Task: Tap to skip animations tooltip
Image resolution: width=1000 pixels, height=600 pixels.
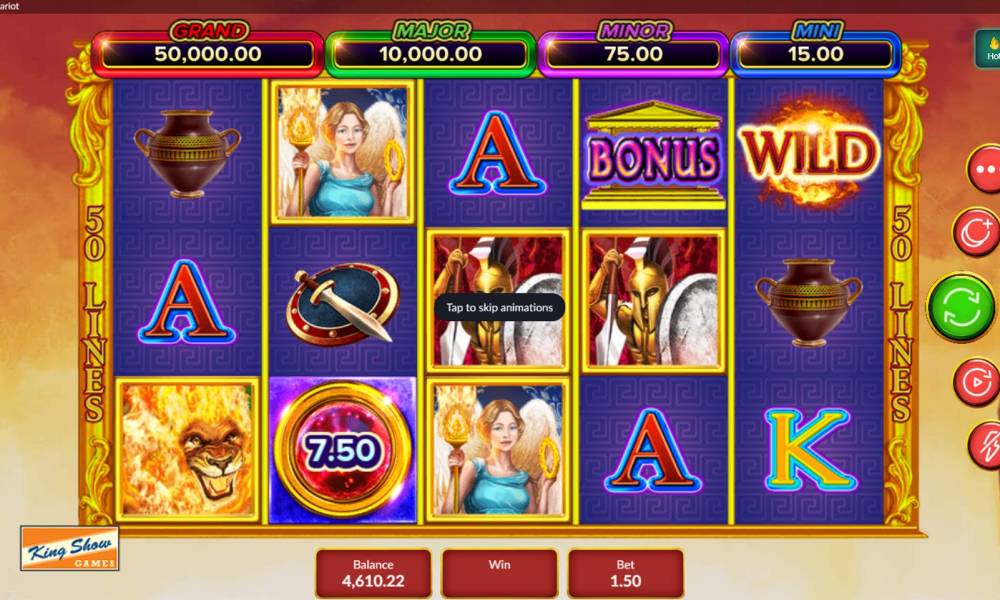Action: point(499,307)
